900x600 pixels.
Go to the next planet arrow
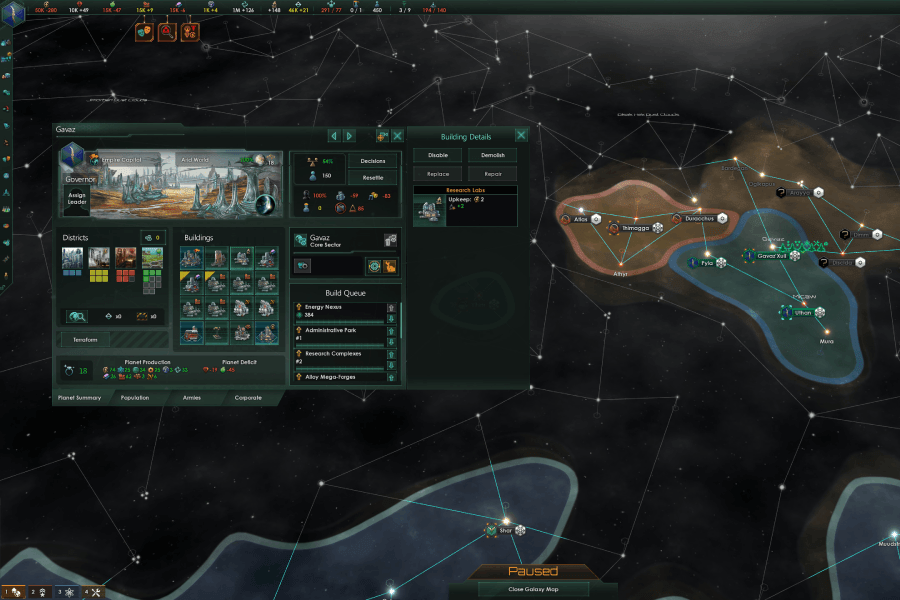pos(349,135)
